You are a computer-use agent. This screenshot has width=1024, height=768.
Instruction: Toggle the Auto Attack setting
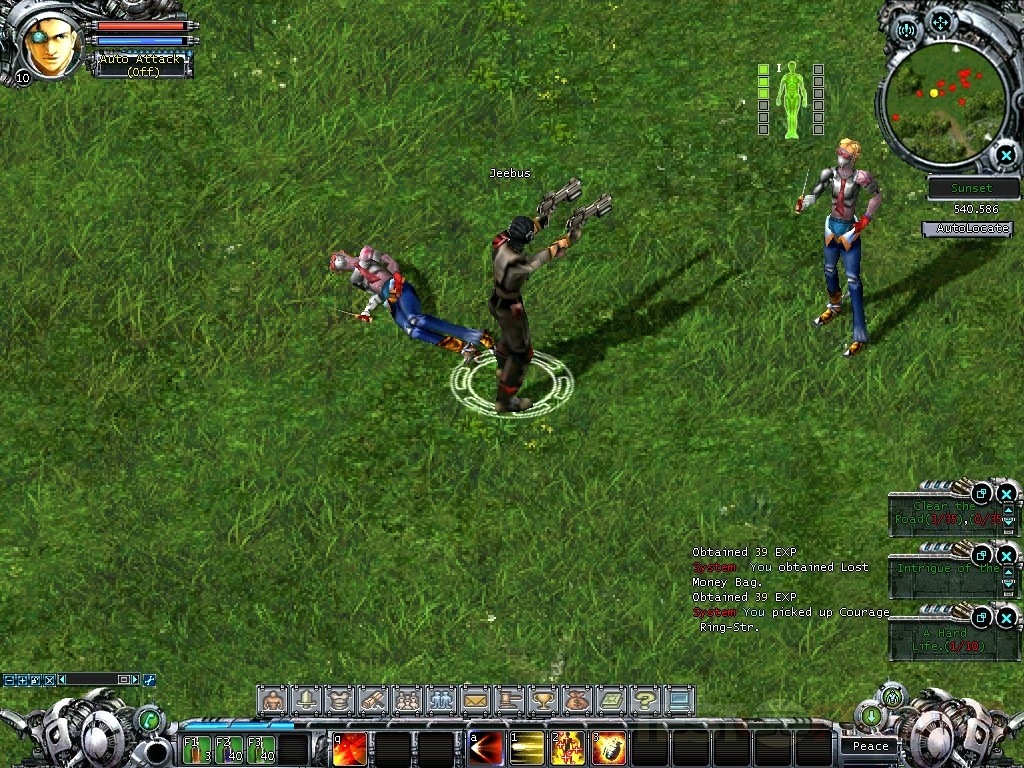[141, 66]
